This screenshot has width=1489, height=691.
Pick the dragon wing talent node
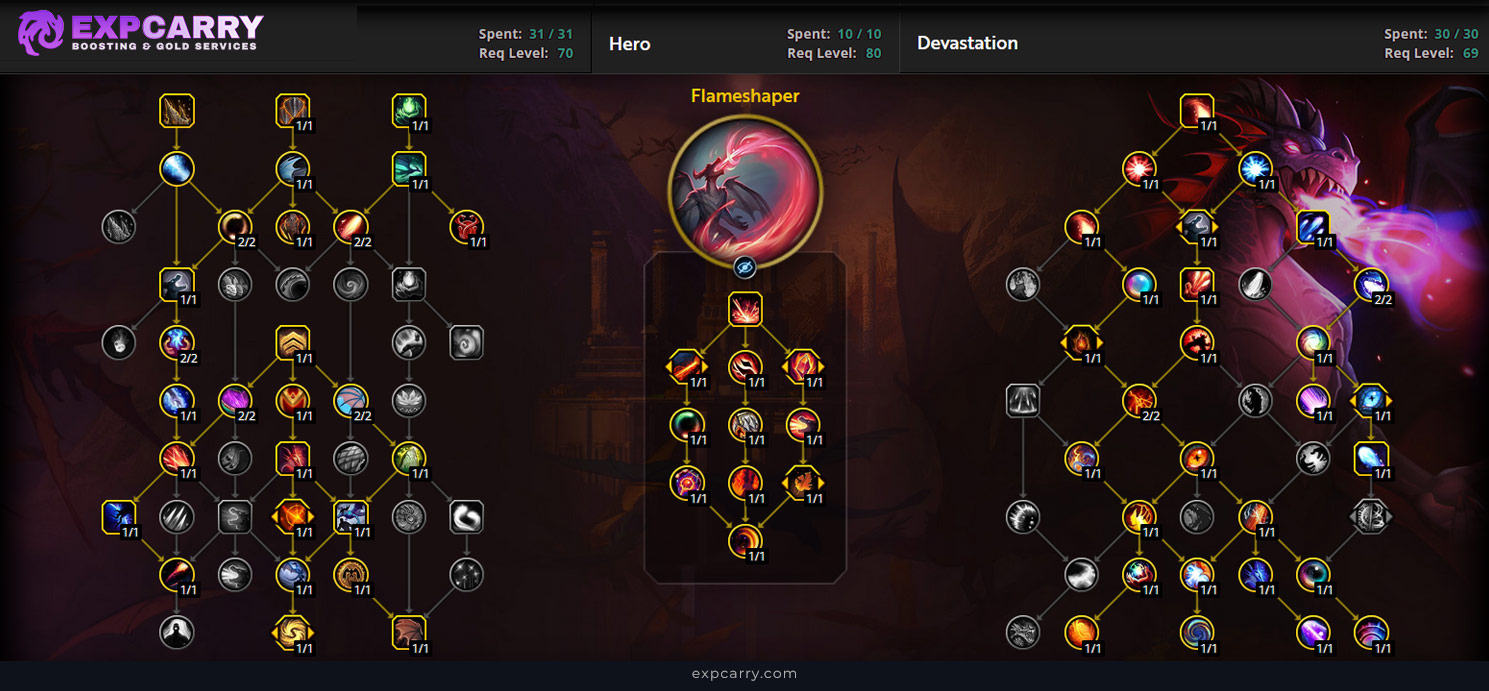[x=409, y=632]
